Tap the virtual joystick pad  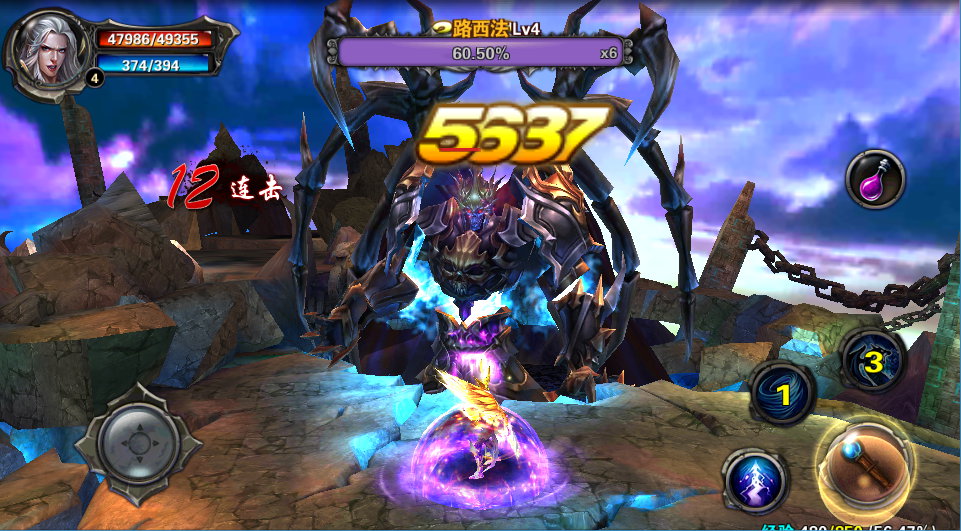tap(138, 440)
